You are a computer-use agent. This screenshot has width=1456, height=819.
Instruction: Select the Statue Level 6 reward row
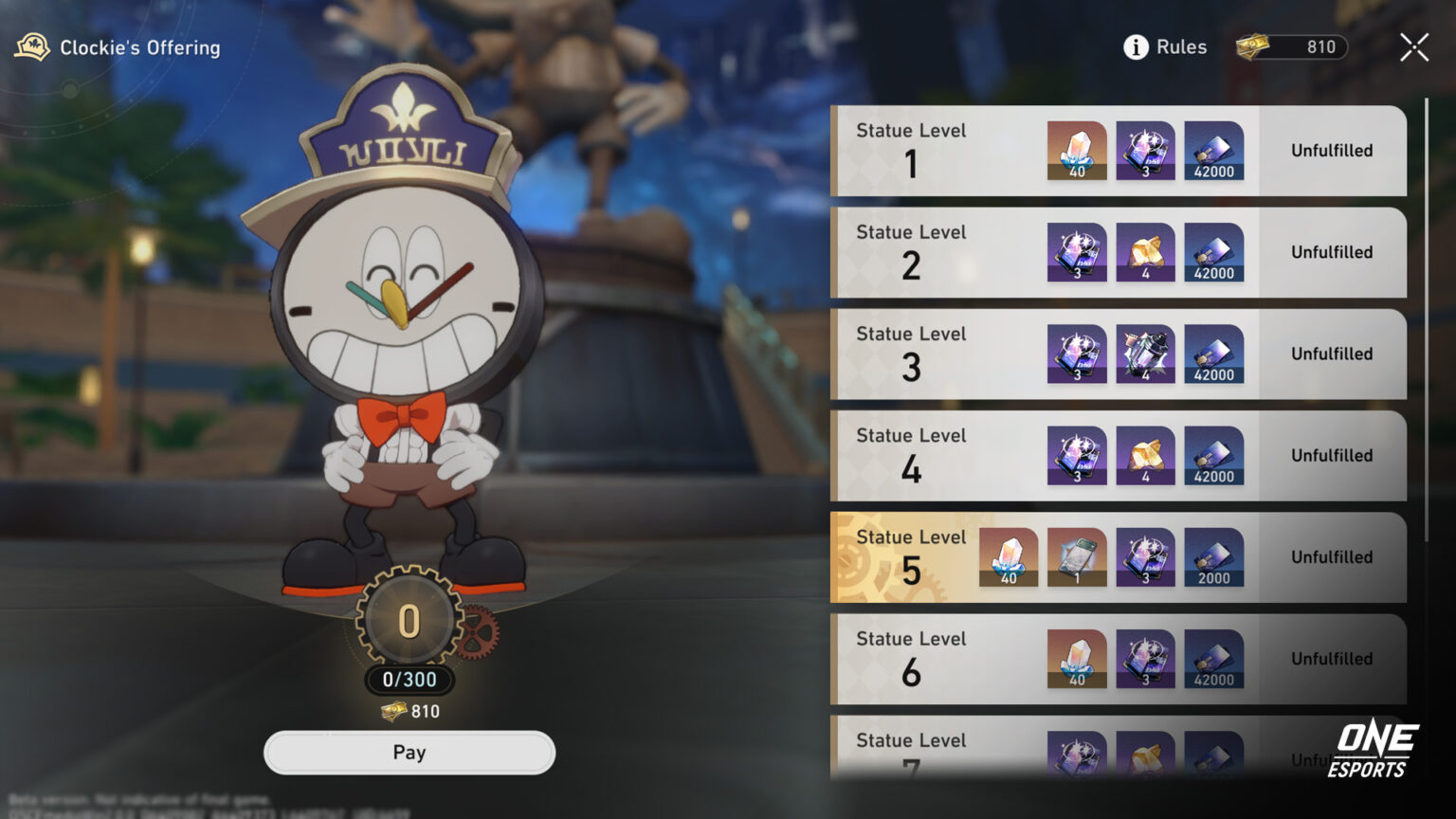tap(948, 659)
